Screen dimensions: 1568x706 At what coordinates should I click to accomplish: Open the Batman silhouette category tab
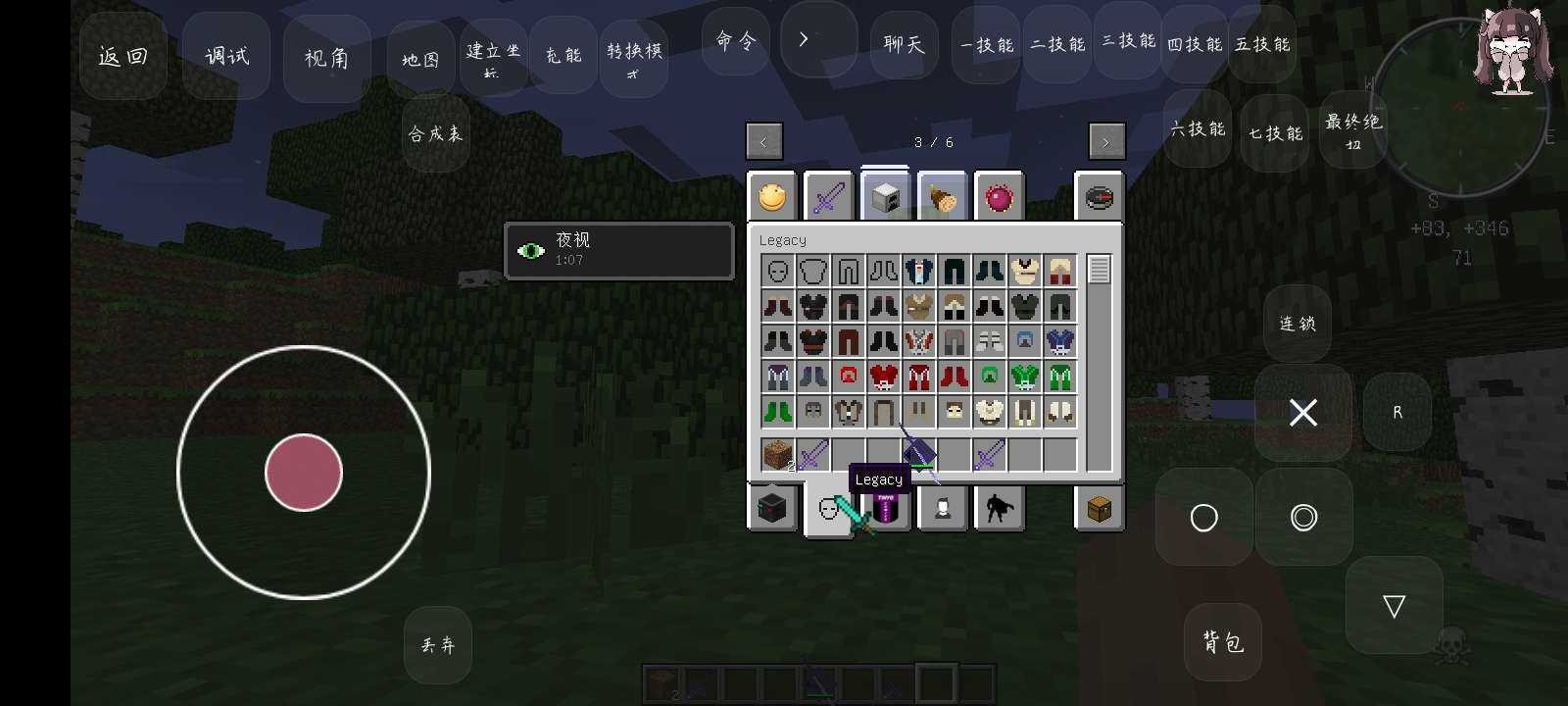tap(998, 508)
